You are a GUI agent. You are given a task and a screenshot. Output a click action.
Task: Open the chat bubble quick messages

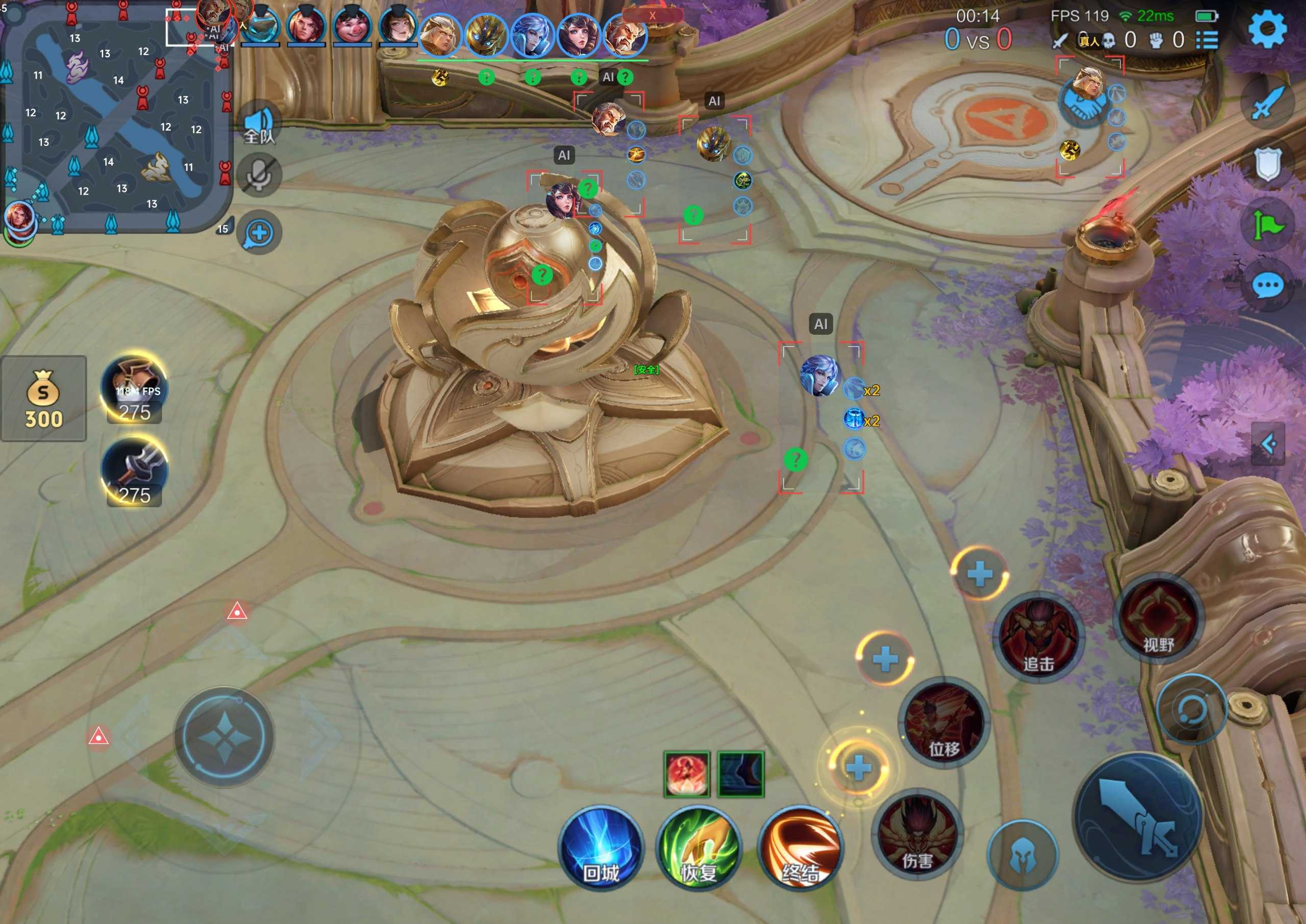click(1268, 285)
